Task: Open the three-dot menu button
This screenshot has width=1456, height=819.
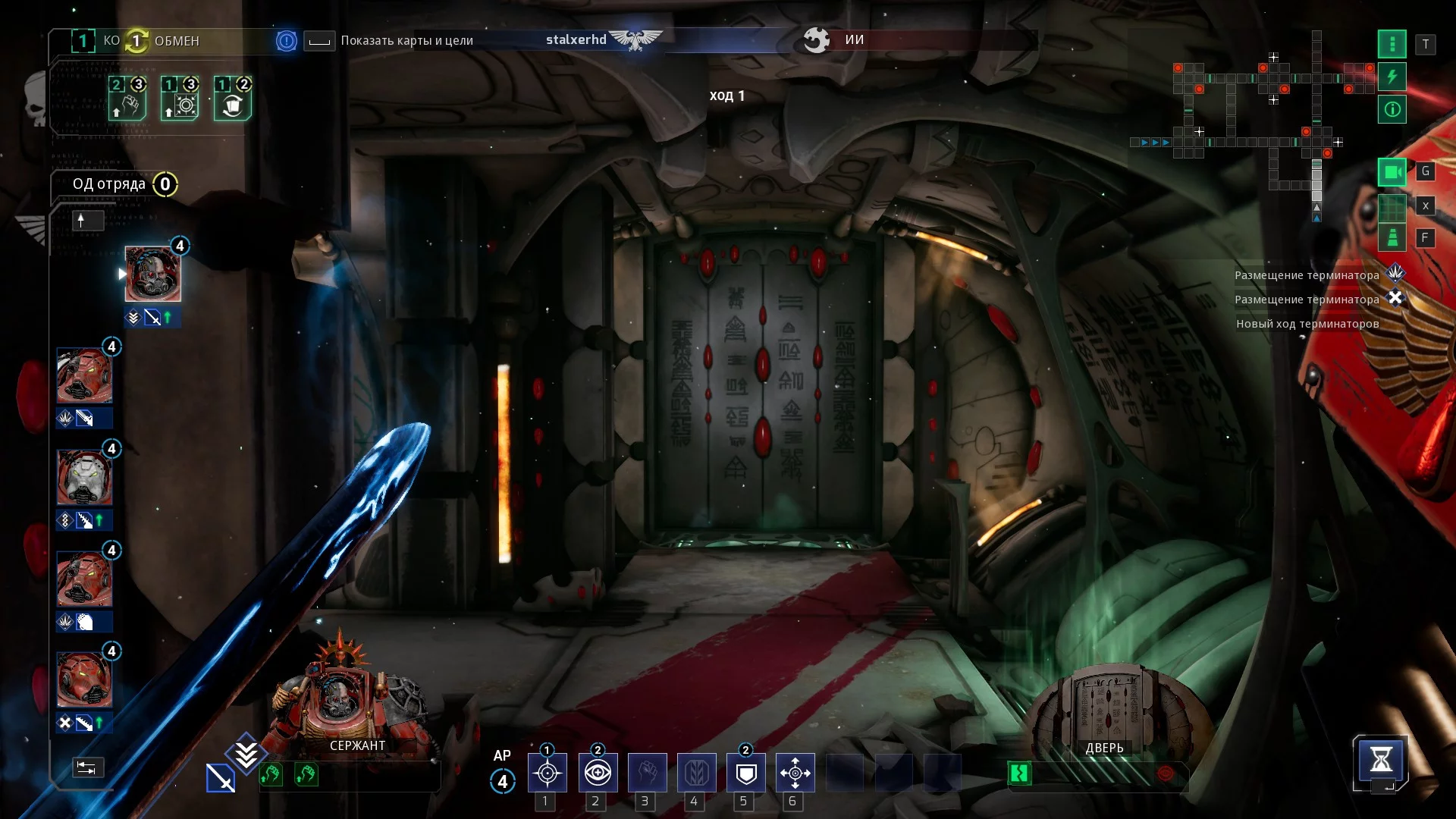Action: coord(1392,44)
